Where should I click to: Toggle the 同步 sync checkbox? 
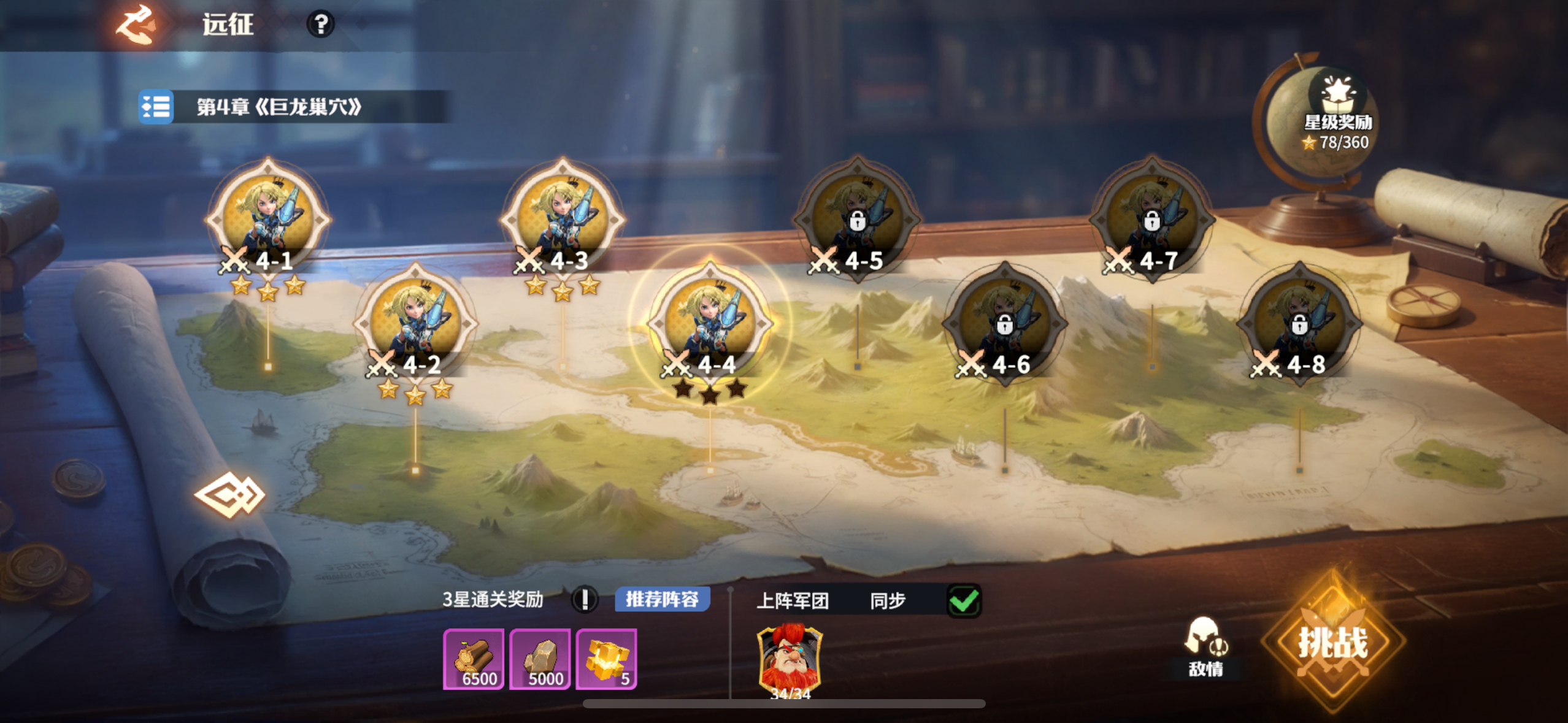coord(964,600)
